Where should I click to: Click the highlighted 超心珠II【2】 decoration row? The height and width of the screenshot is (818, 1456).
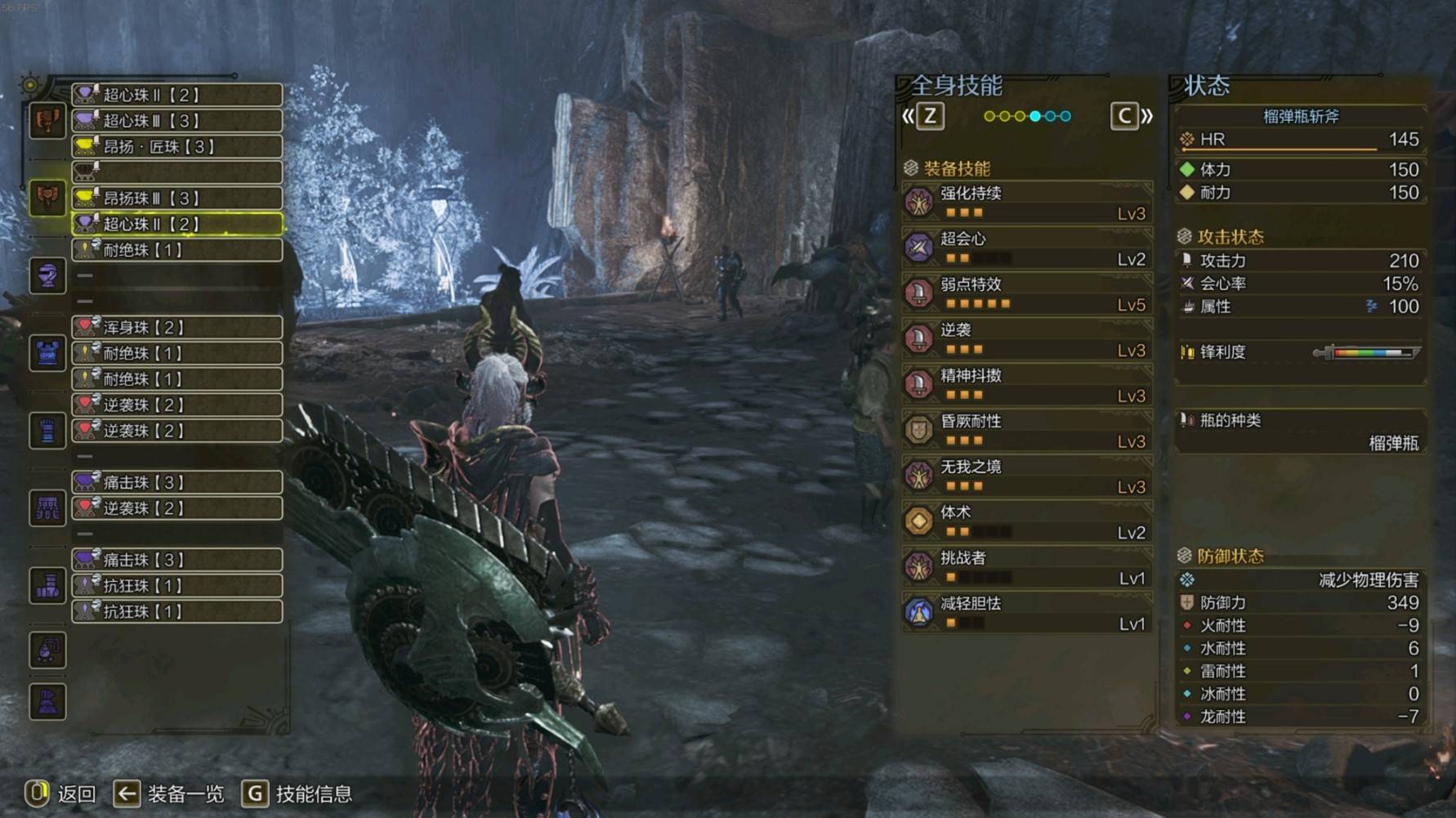pyautogui.click(x=177, y=224)
